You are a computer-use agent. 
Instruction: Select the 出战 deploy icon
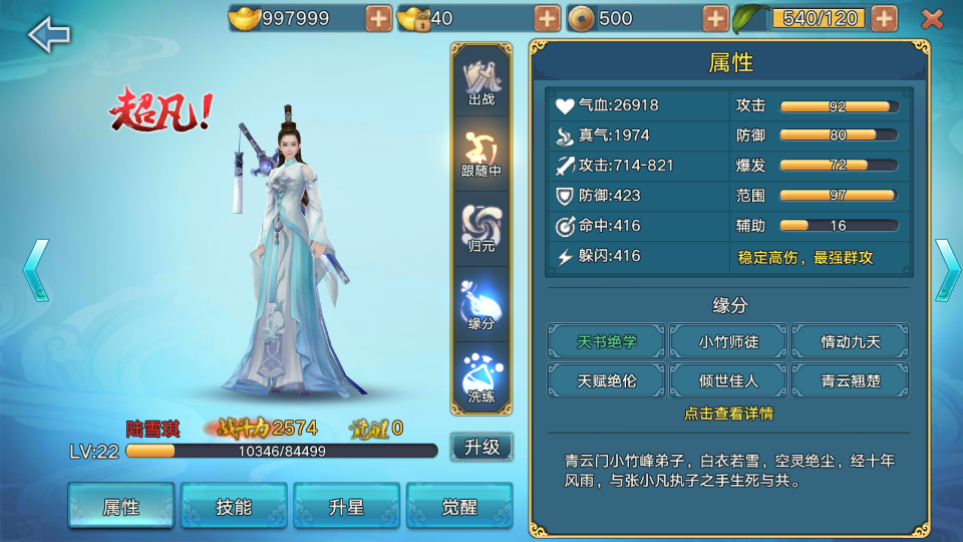coord(481,82)
